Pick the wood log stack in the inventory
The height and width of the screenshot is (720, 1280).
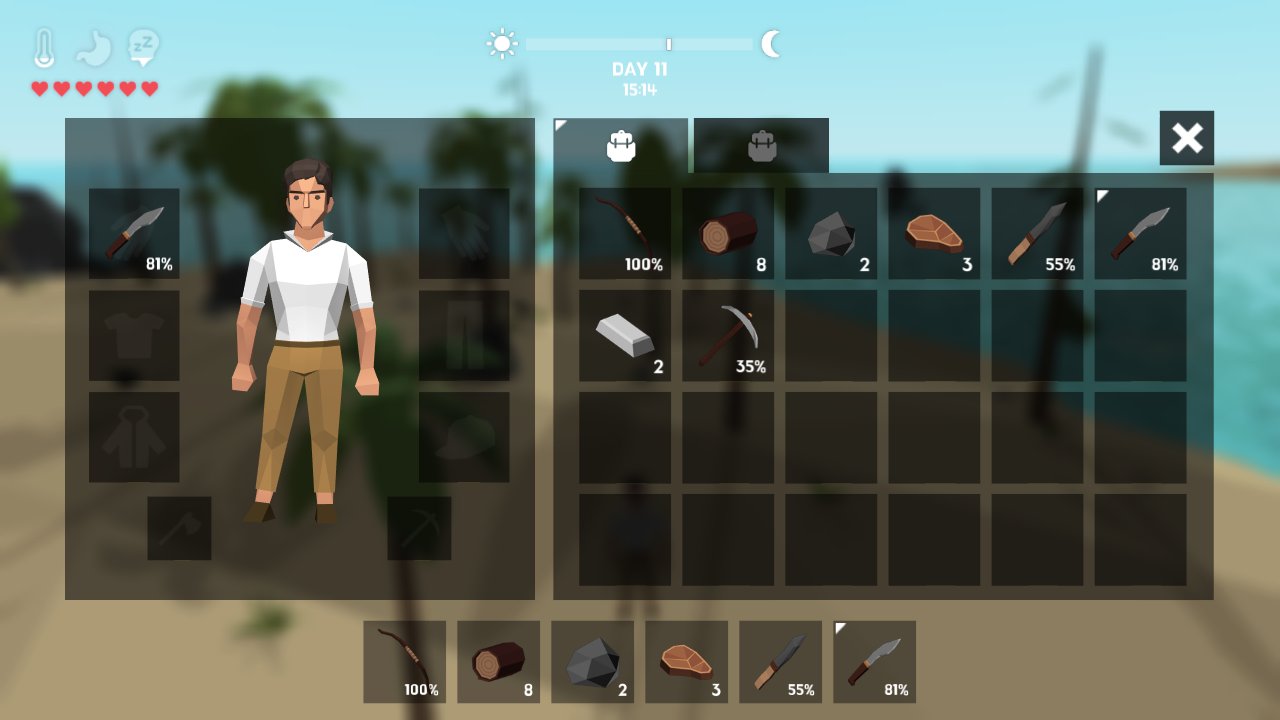tap(728, 234)
